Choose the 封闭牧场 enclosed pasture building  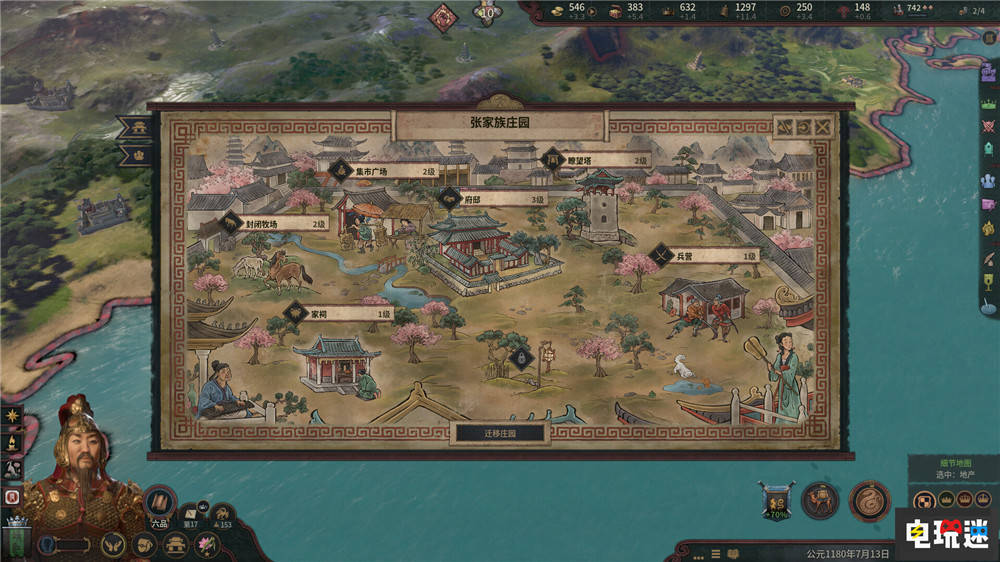tap(275, 223)
